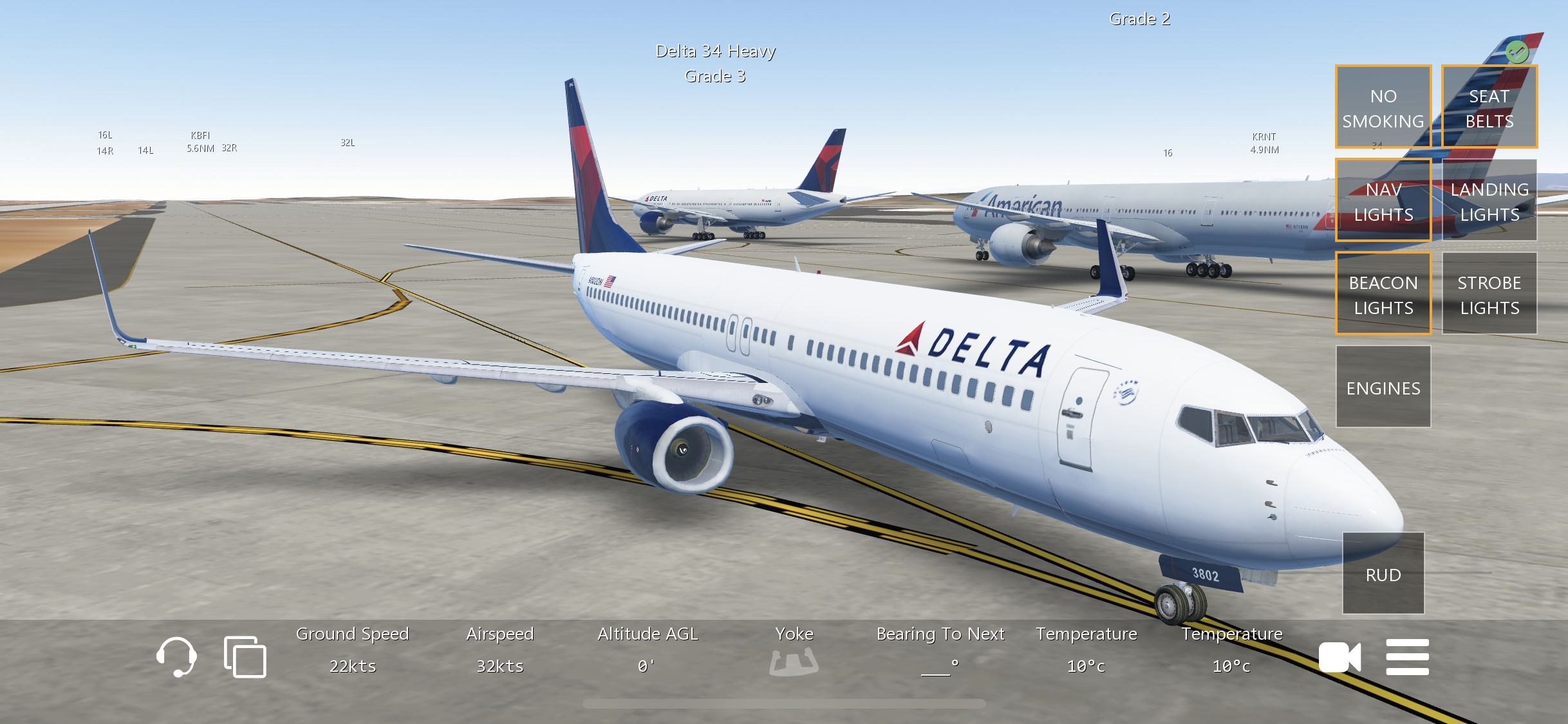The height and width of the screenshot is (724, 1568).
Task: Turn on the Landing Lights
Action: (x=1489, y=201)
